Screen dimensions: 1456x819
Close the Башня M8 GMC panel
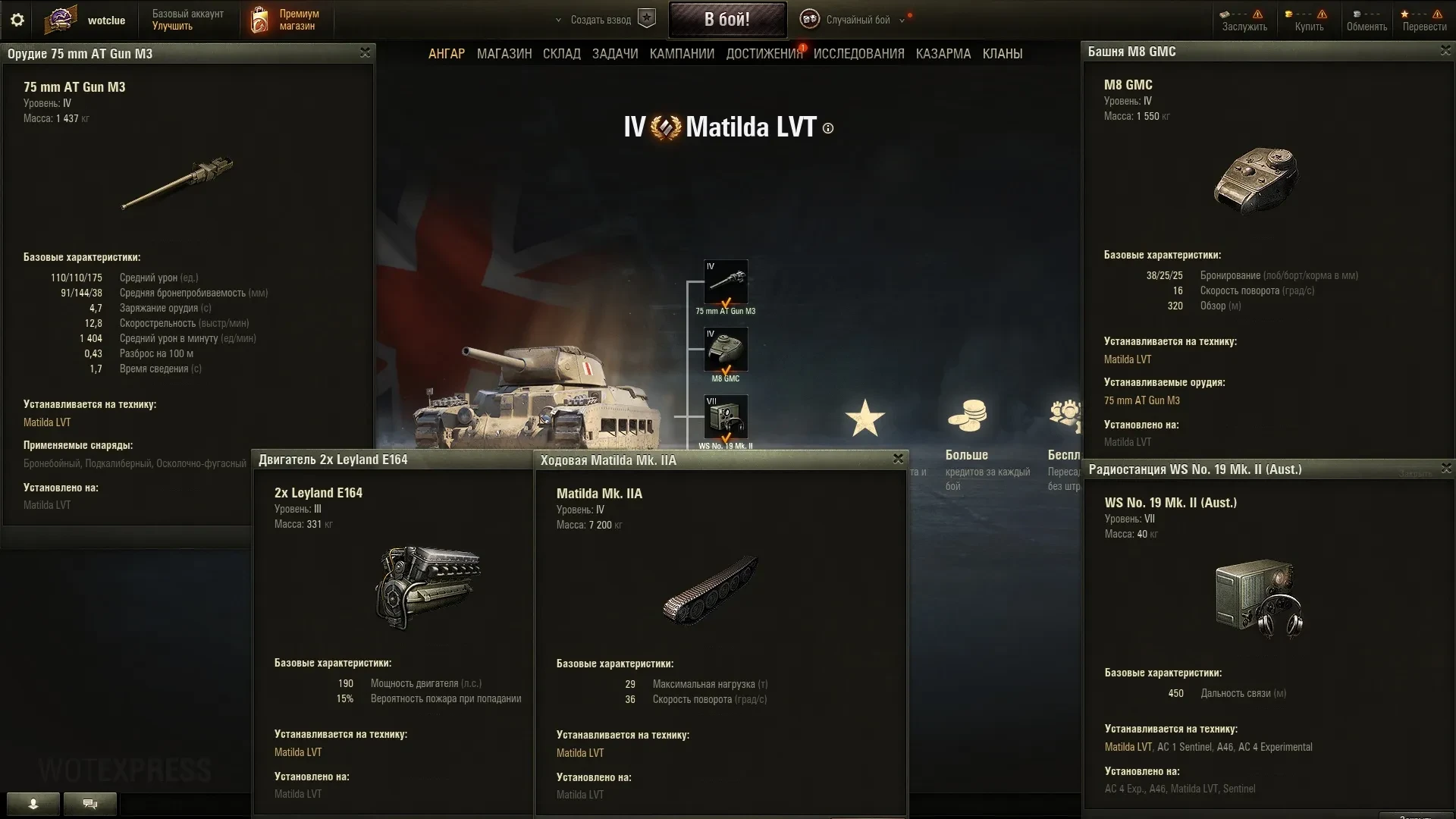tap(1445, 50)
